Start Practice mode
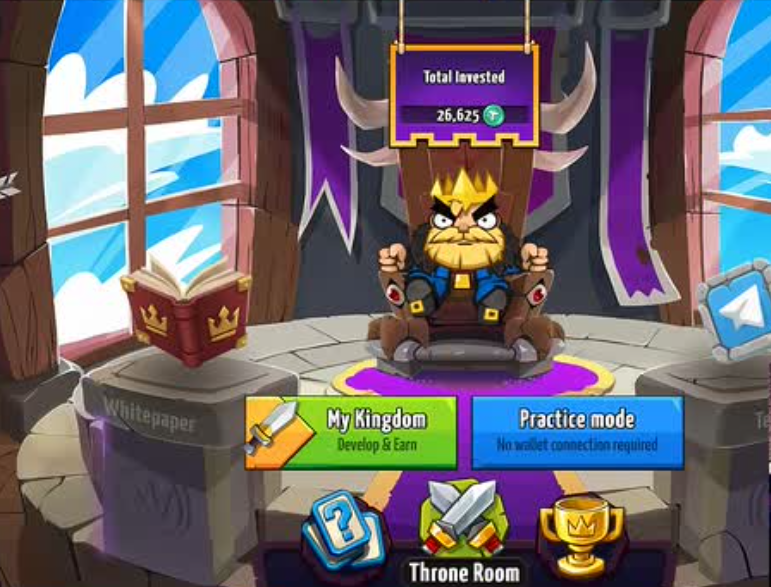This screenshot has height=587, width=771. pos(577,432)
